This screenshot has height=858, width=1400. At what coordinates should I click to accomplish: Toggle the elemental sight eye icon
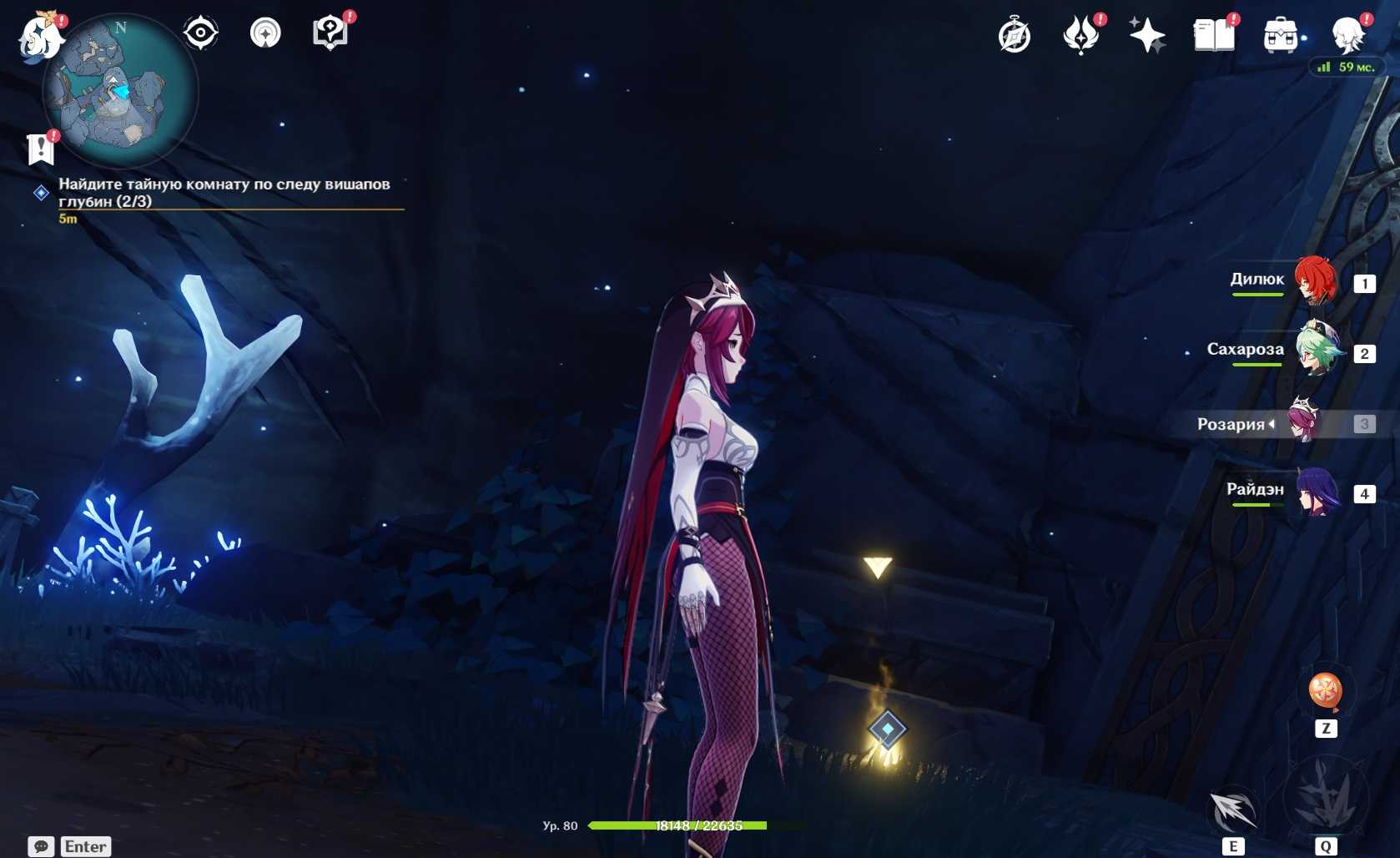[200, 33]
